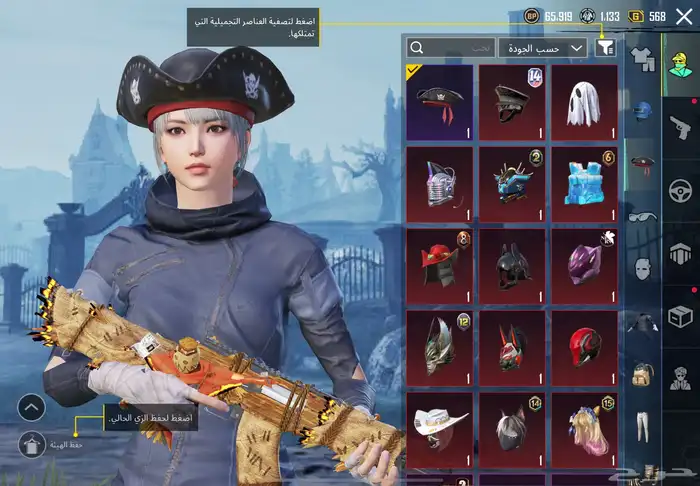The height and width of the screenshot is (486, 700).
Task: Pick the red wide-brim hat helmet
Action: (x=440, y=264)
